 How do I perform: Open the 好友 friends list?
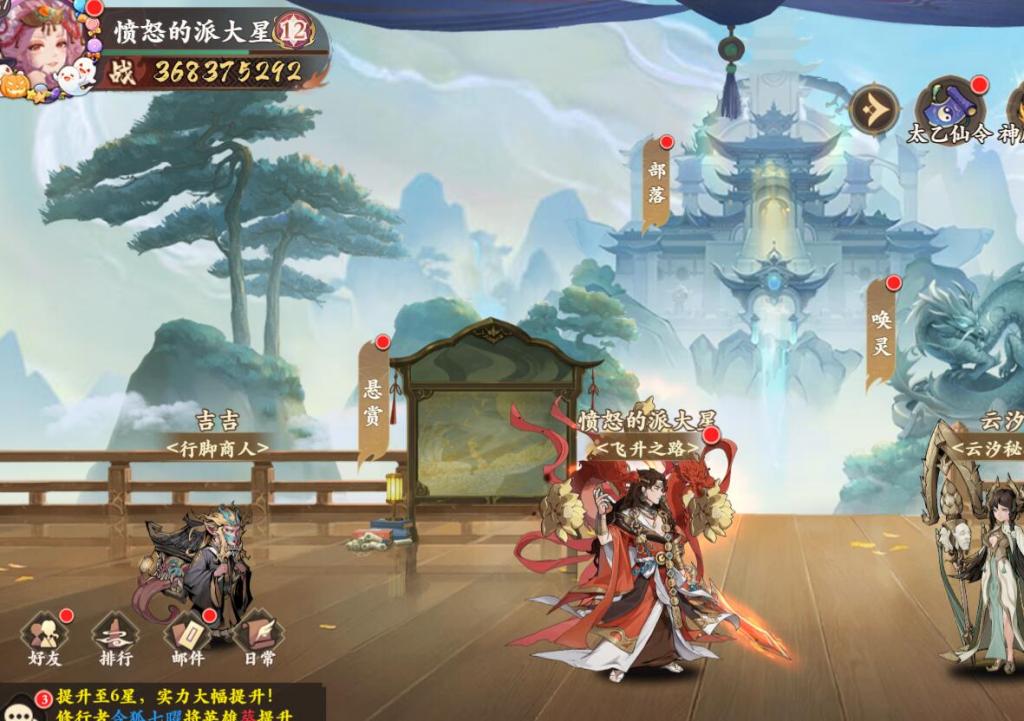45,639
